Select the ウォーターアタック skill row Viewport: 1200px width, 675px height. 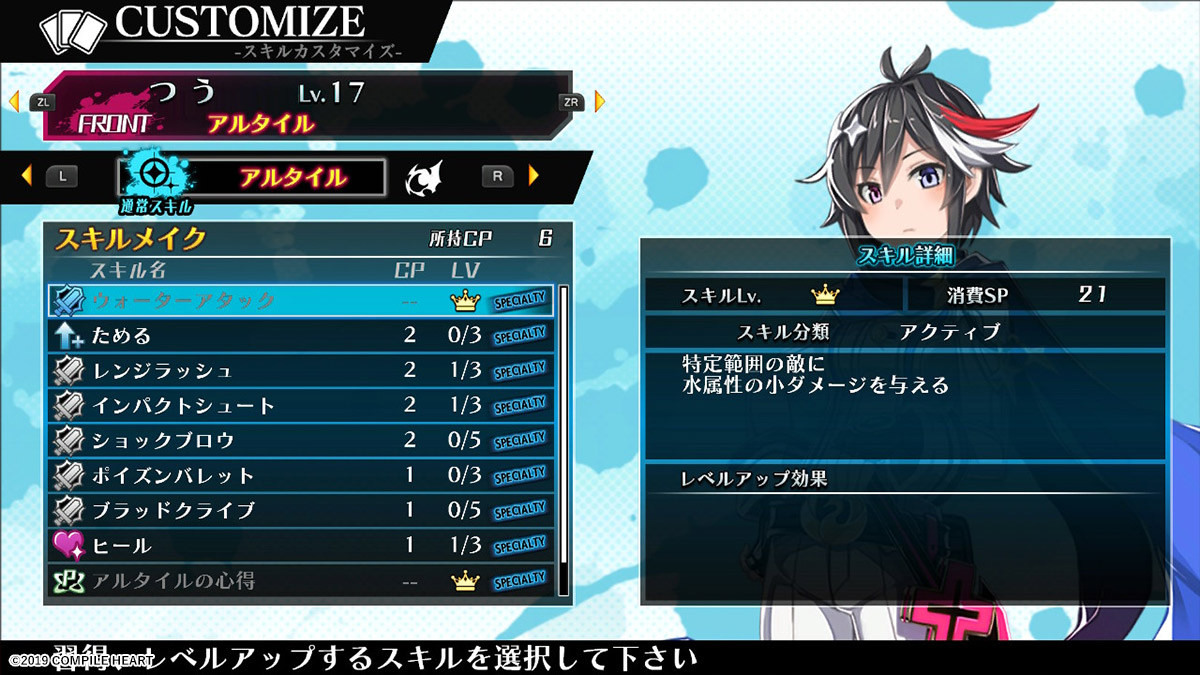tap(300, 300)
